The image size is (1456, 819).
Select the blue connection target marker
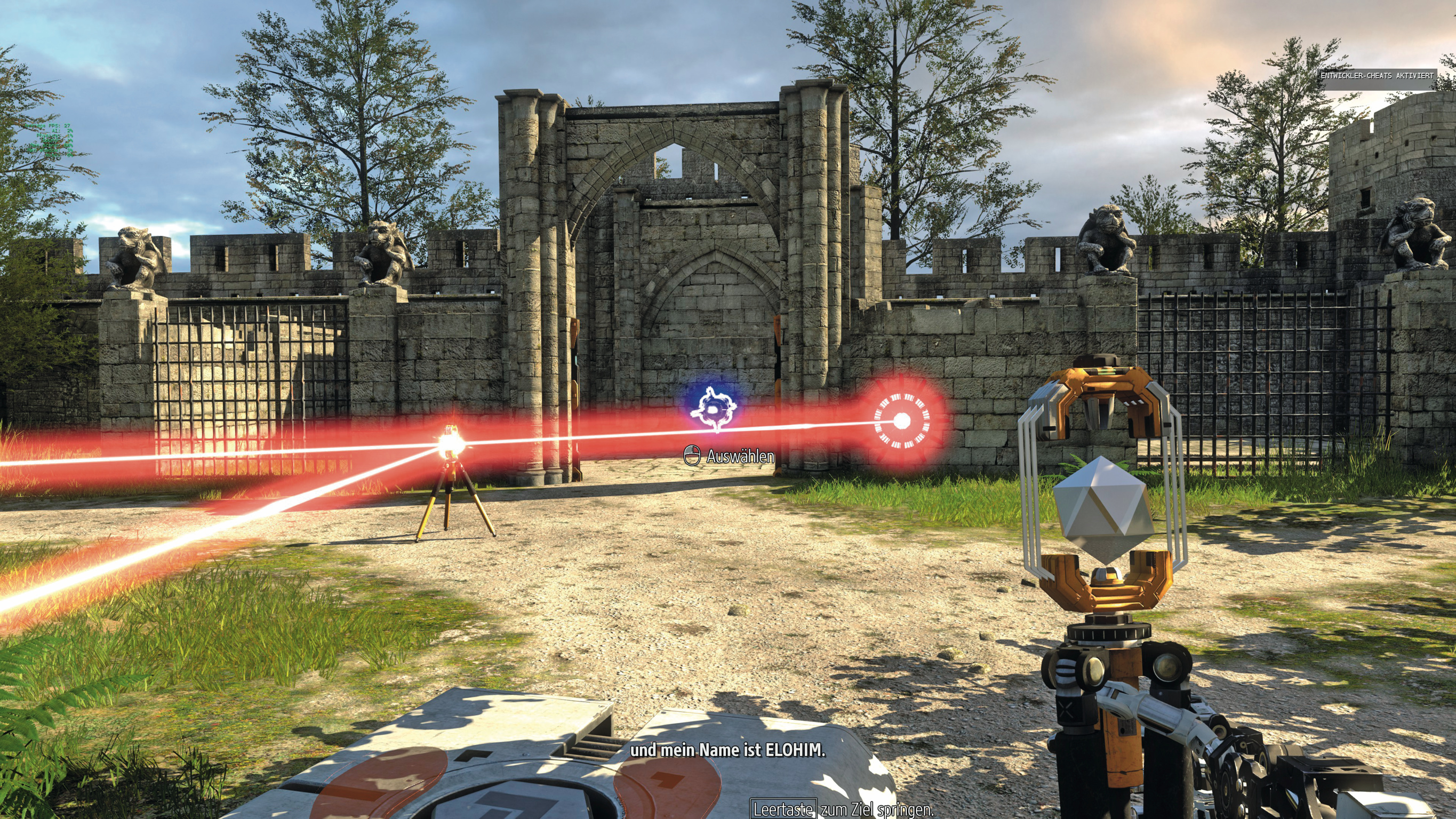coord(715,409)
